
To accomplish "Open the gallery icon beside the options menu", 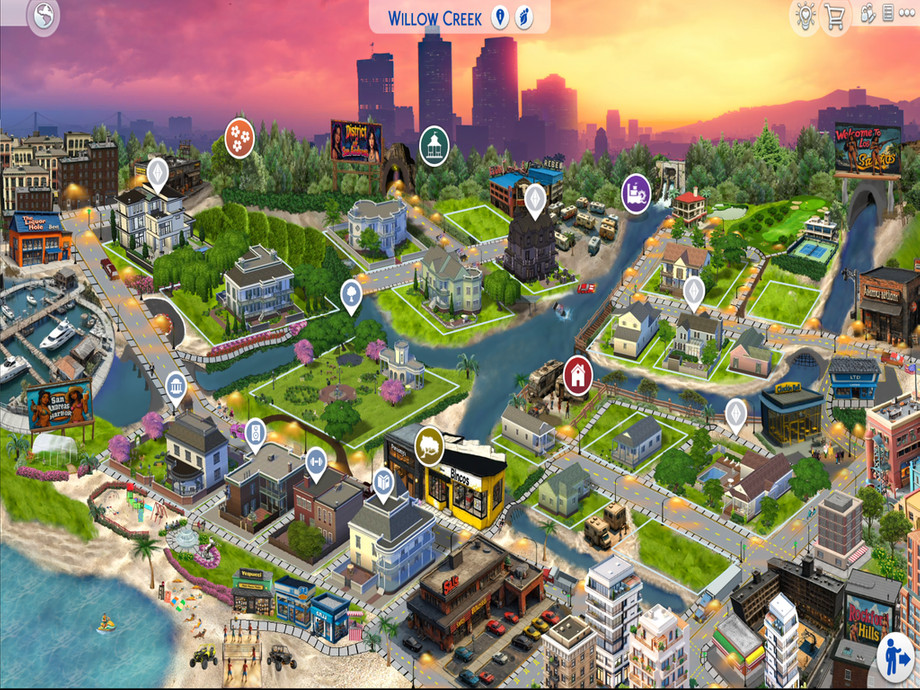I will pos(888,14).
